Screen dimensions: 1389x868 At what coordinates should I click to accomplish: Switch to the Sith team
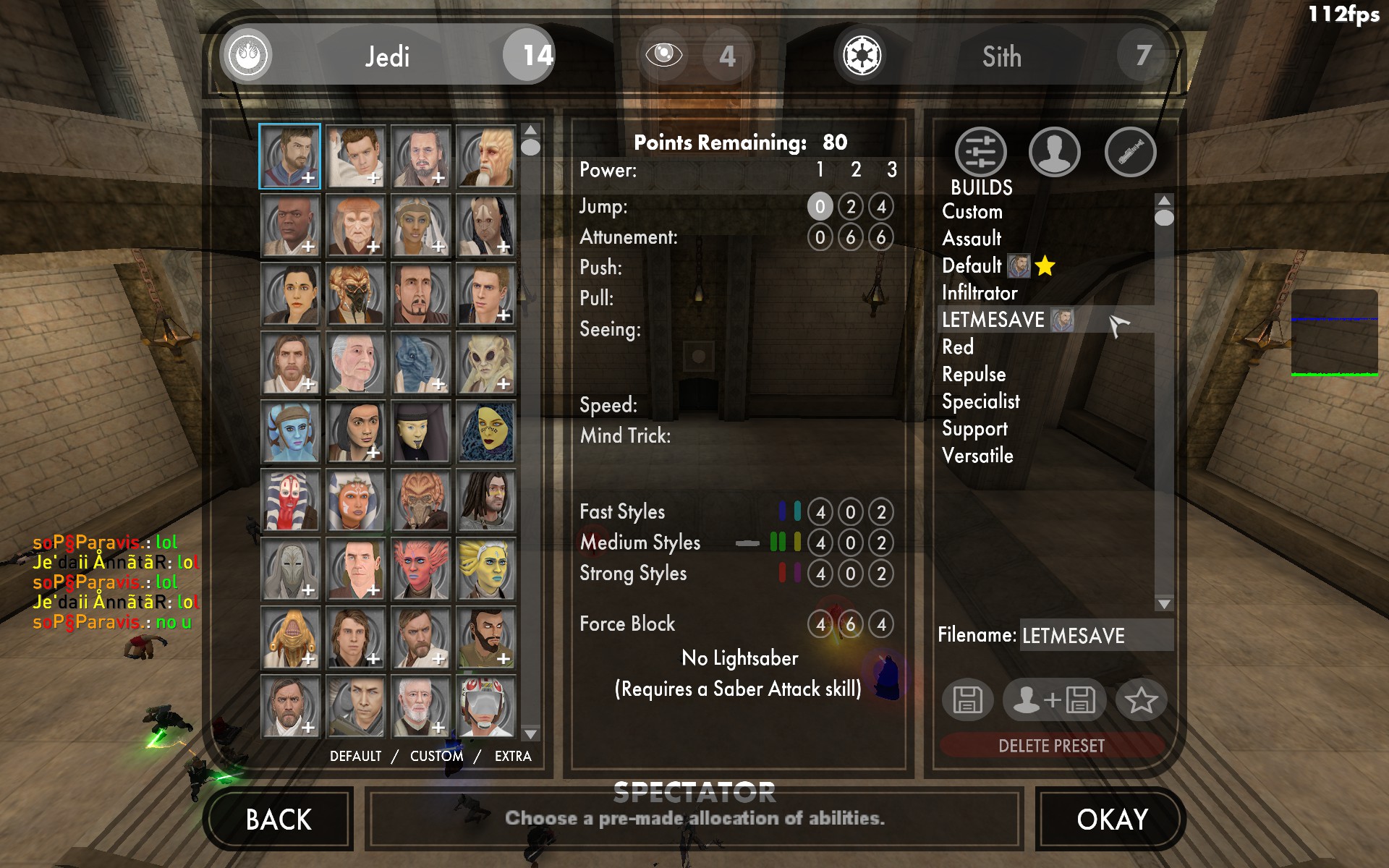[1001, 56]
